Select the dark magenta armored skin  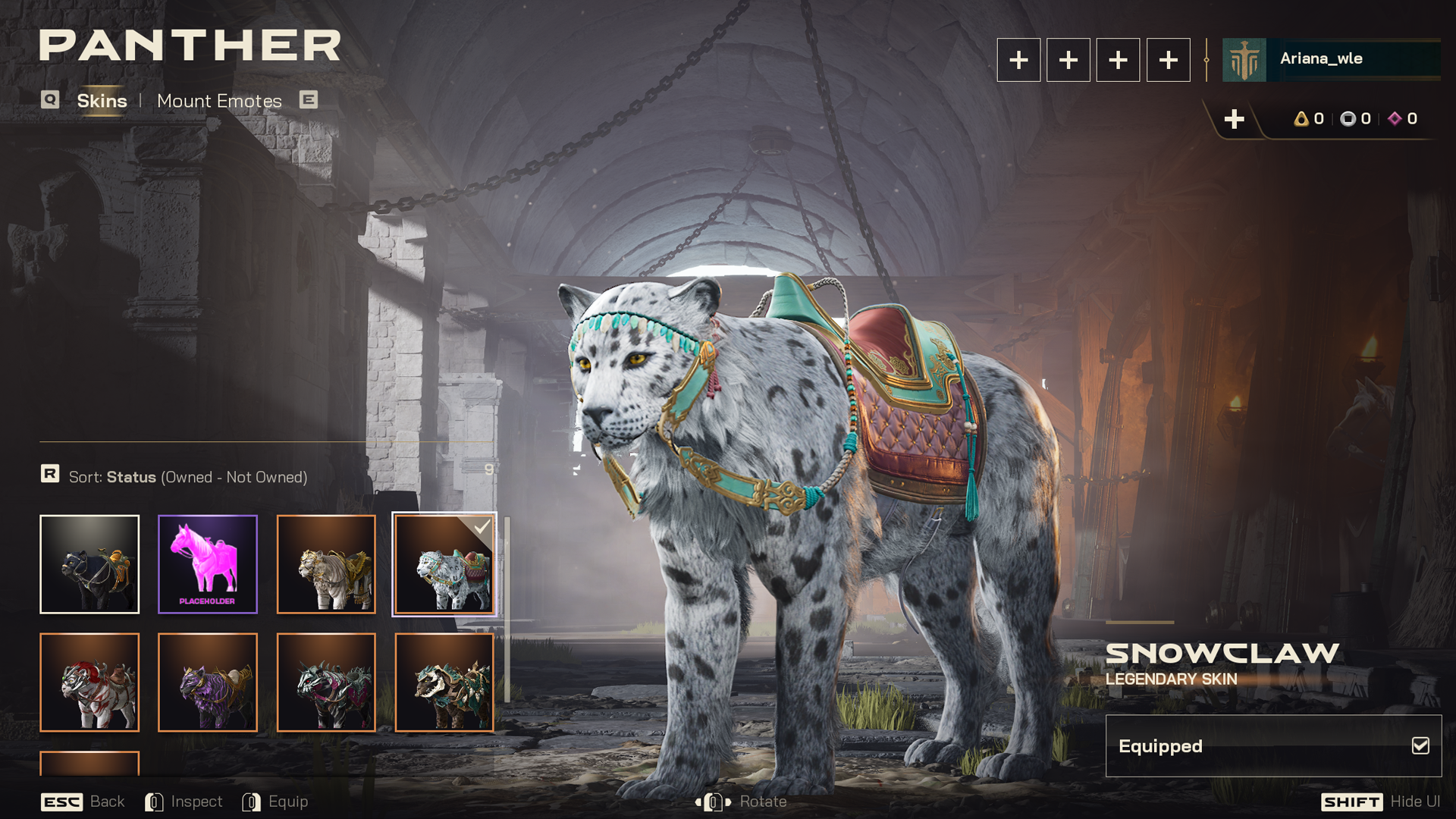pos(326,682)
